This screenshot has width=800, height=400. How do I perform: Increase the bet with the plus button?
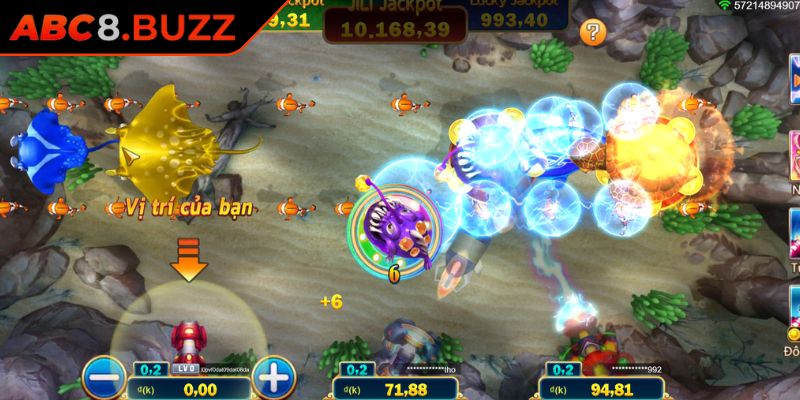coord(271,378)
